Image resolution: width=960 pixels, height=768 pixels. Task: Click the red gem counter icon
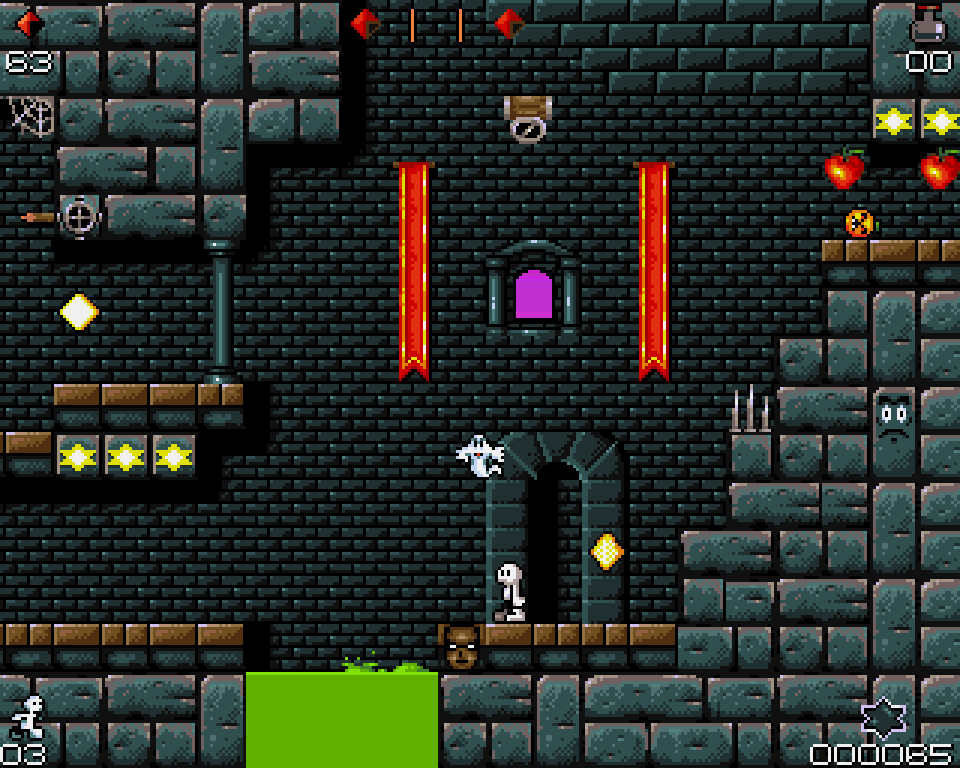[29, 24]
